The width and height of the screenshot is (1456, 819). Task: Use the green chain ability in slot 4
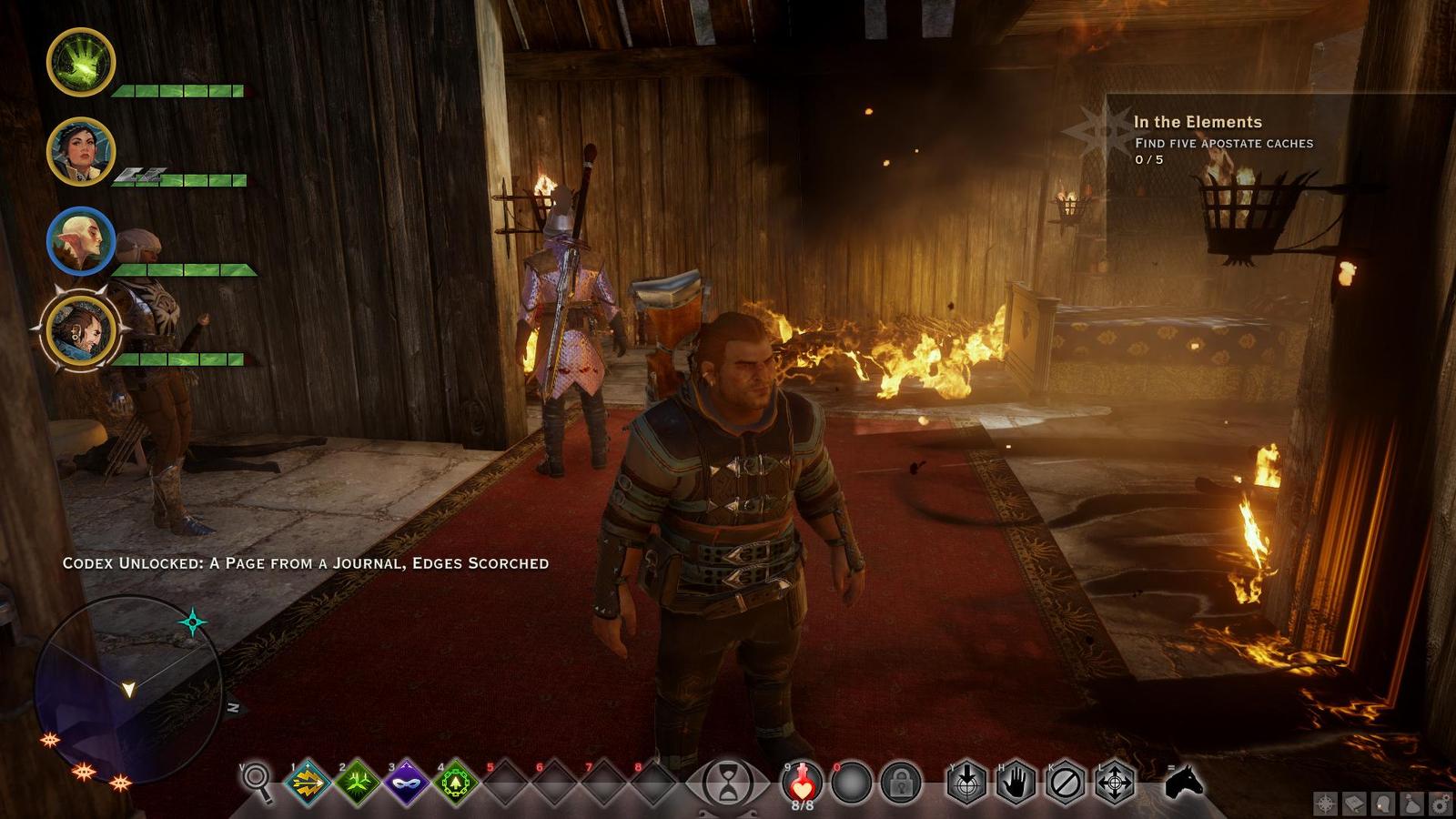pyautogui.click(x=455, y=782)
